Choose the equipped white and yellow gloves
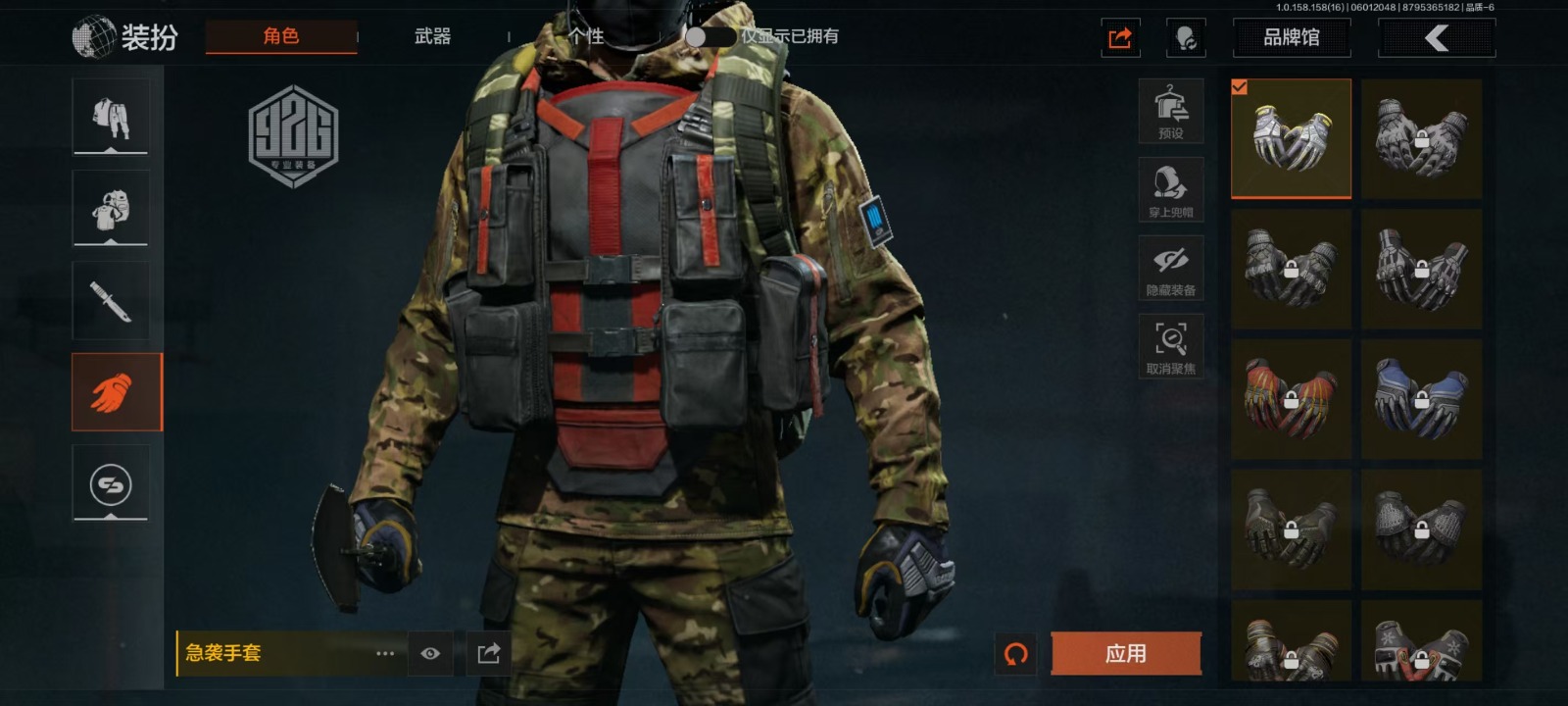This screenshot has width=1568, height=706. (1291, 138)
